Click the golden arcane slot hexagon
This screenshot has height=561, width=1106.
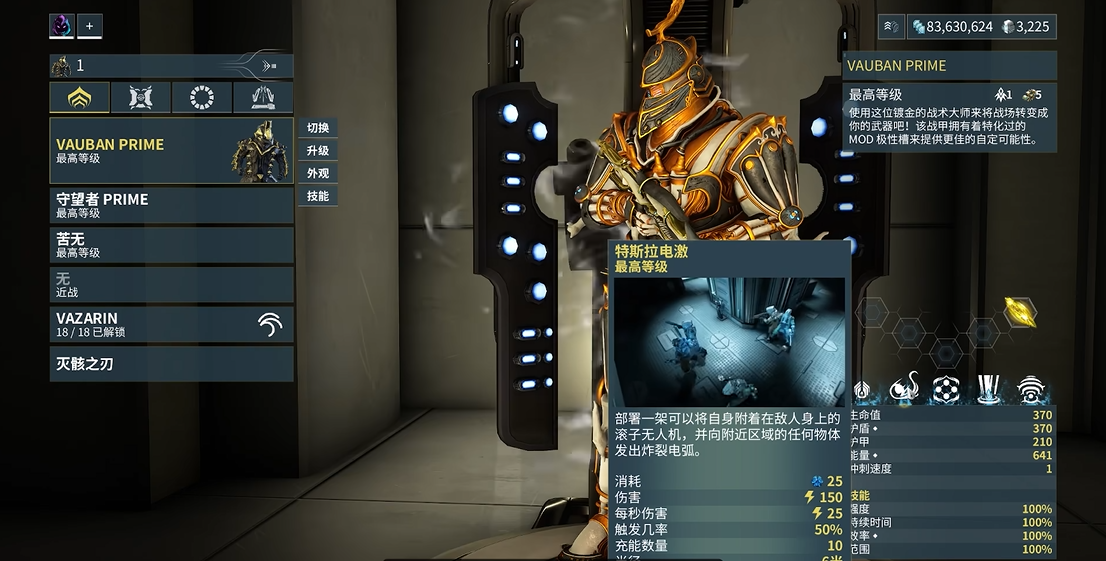click(x=1020, y=312)
